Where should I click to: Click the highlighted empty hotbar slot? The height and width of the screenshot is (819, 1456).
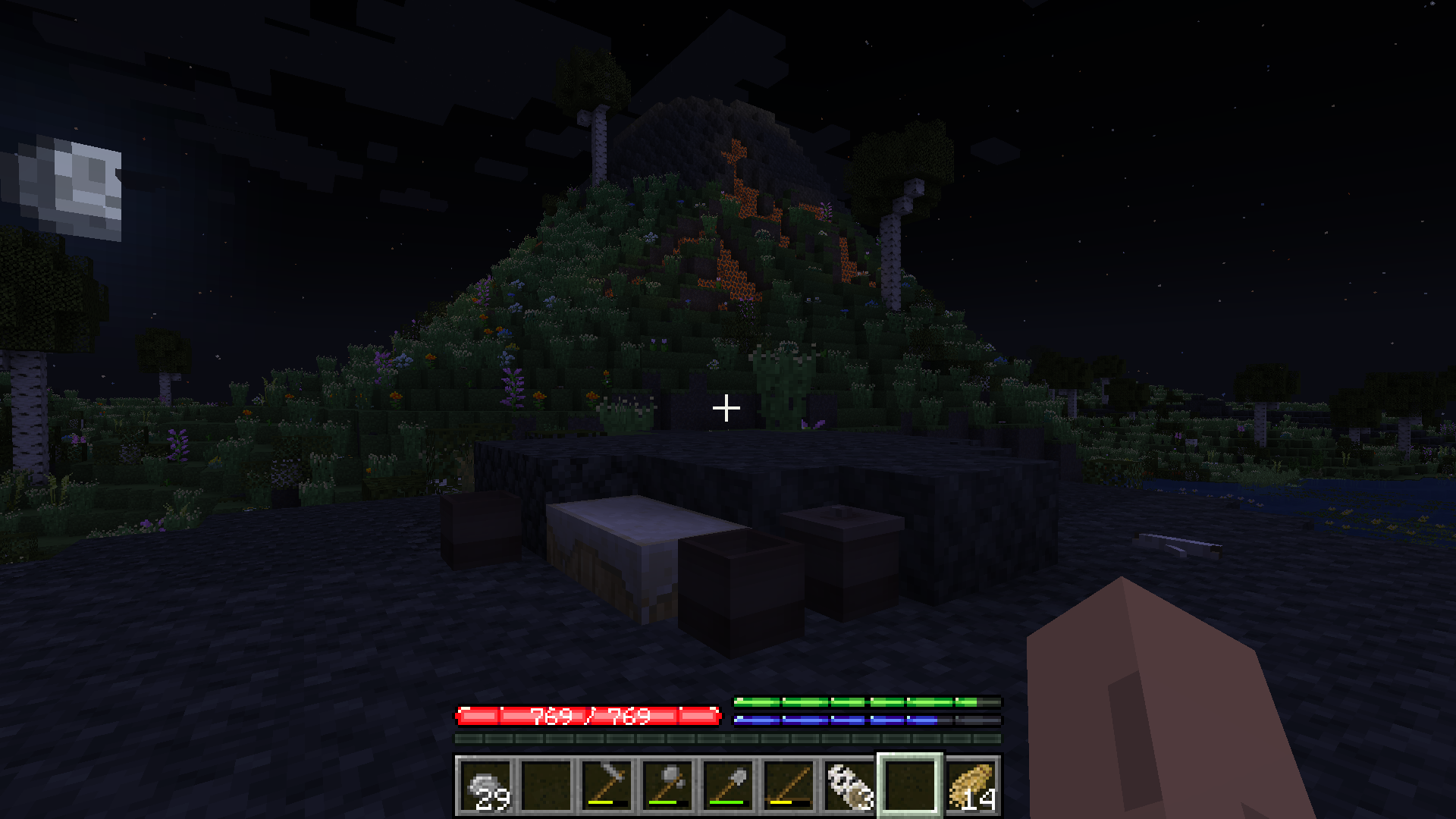point(910,786)
